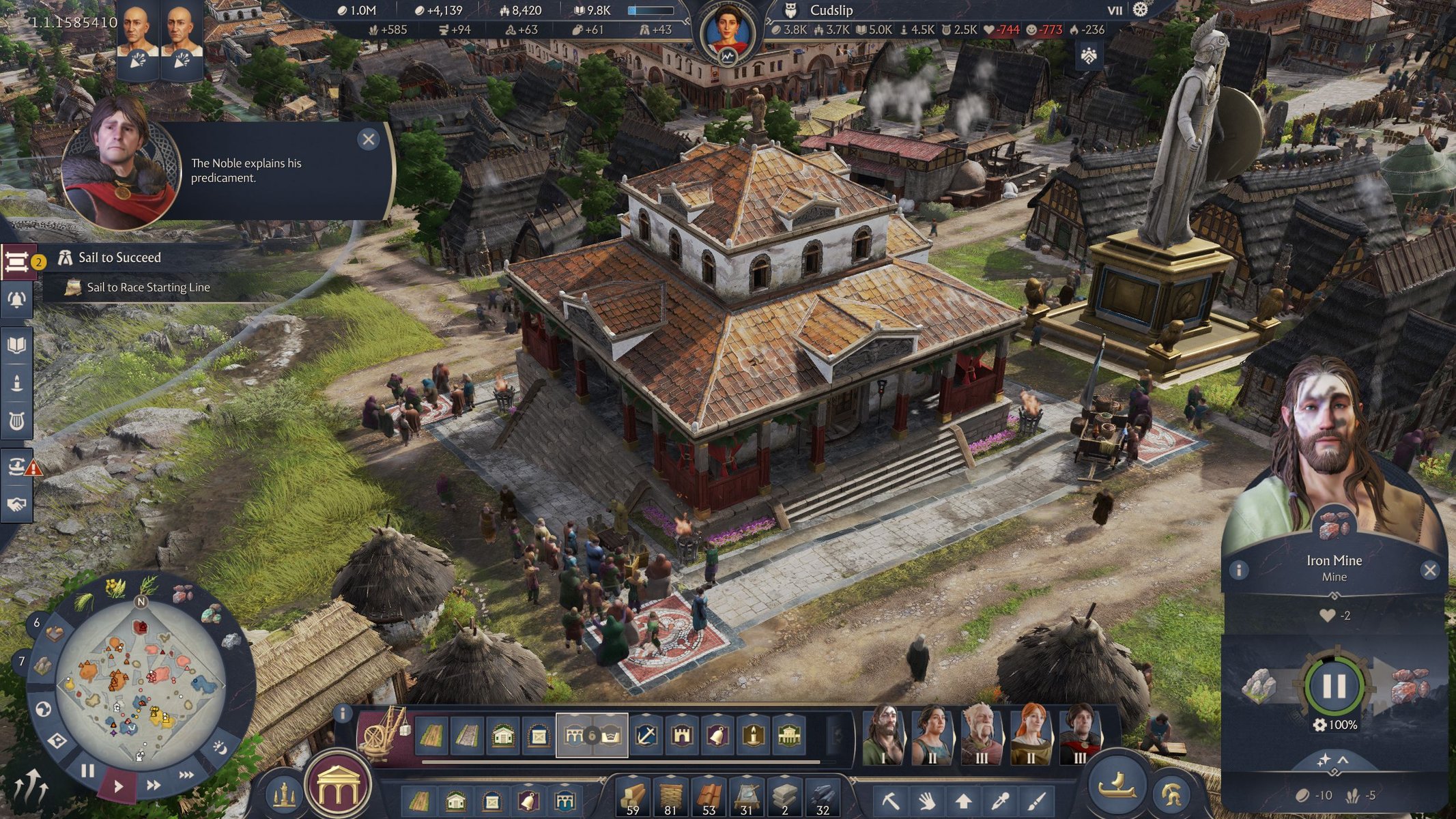Expand the Iron Mine effects drawer

point(1334,761)
